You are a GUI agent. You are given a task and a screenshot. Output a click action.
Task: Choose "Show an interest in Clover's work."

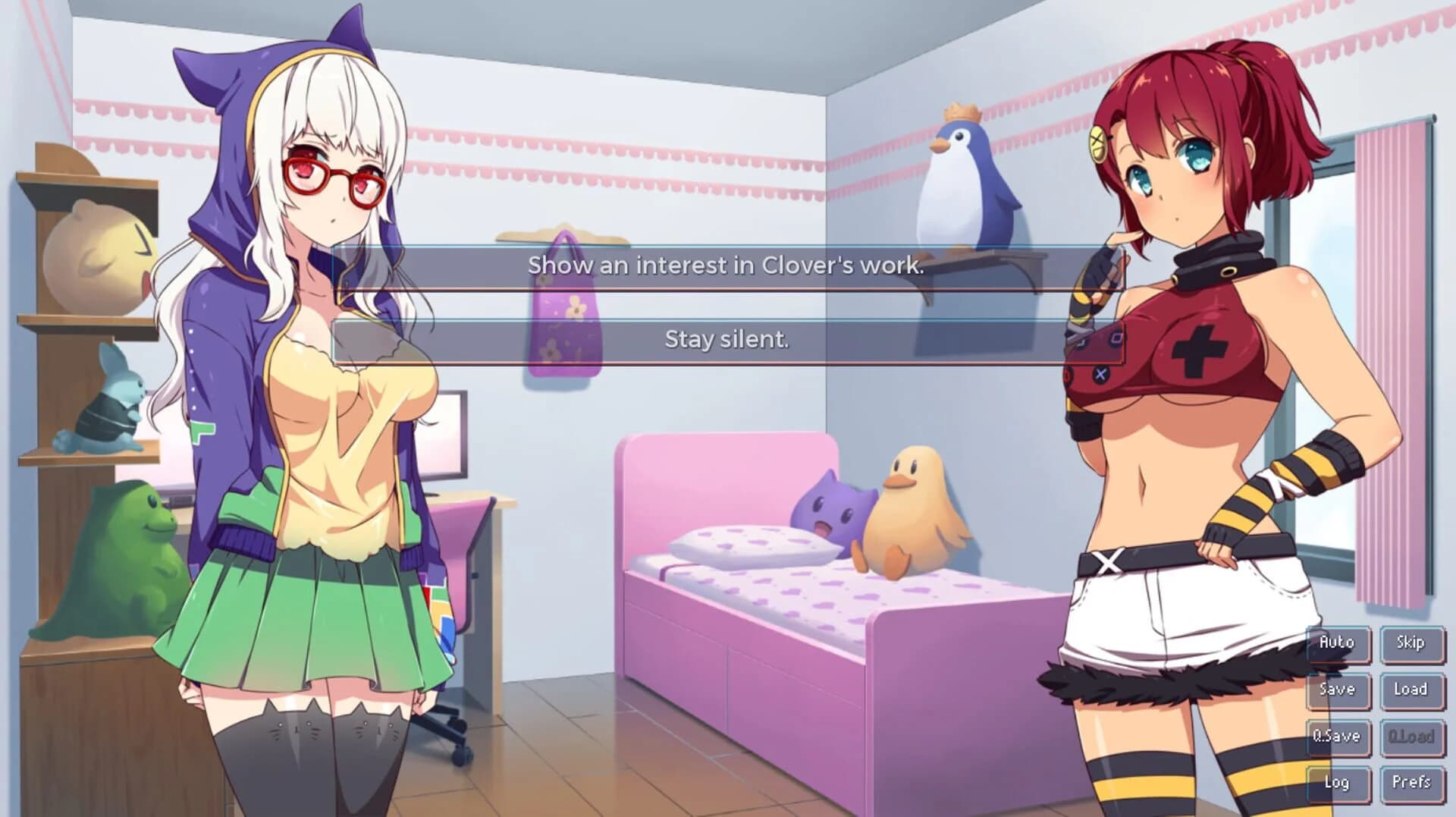(x=726, y=267)
